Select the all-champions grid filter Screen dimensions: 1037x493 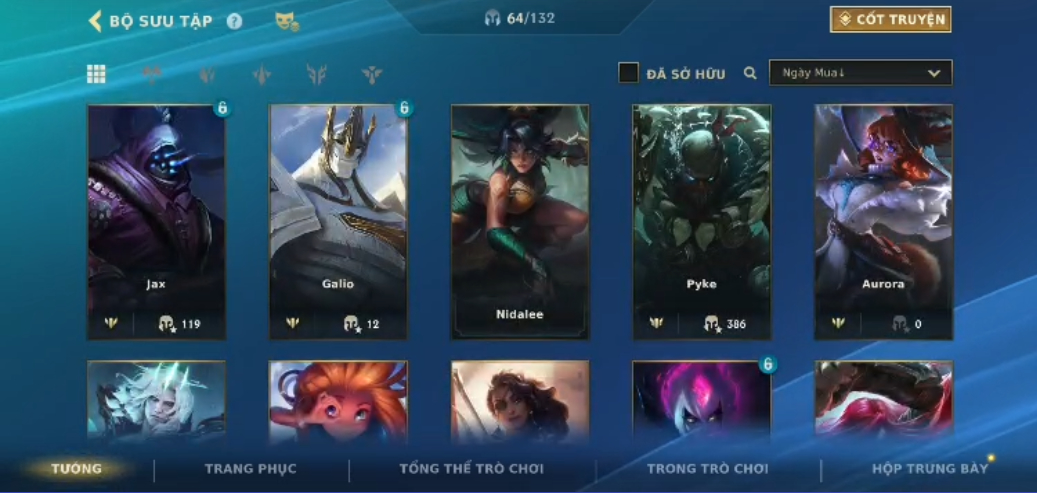97,74
